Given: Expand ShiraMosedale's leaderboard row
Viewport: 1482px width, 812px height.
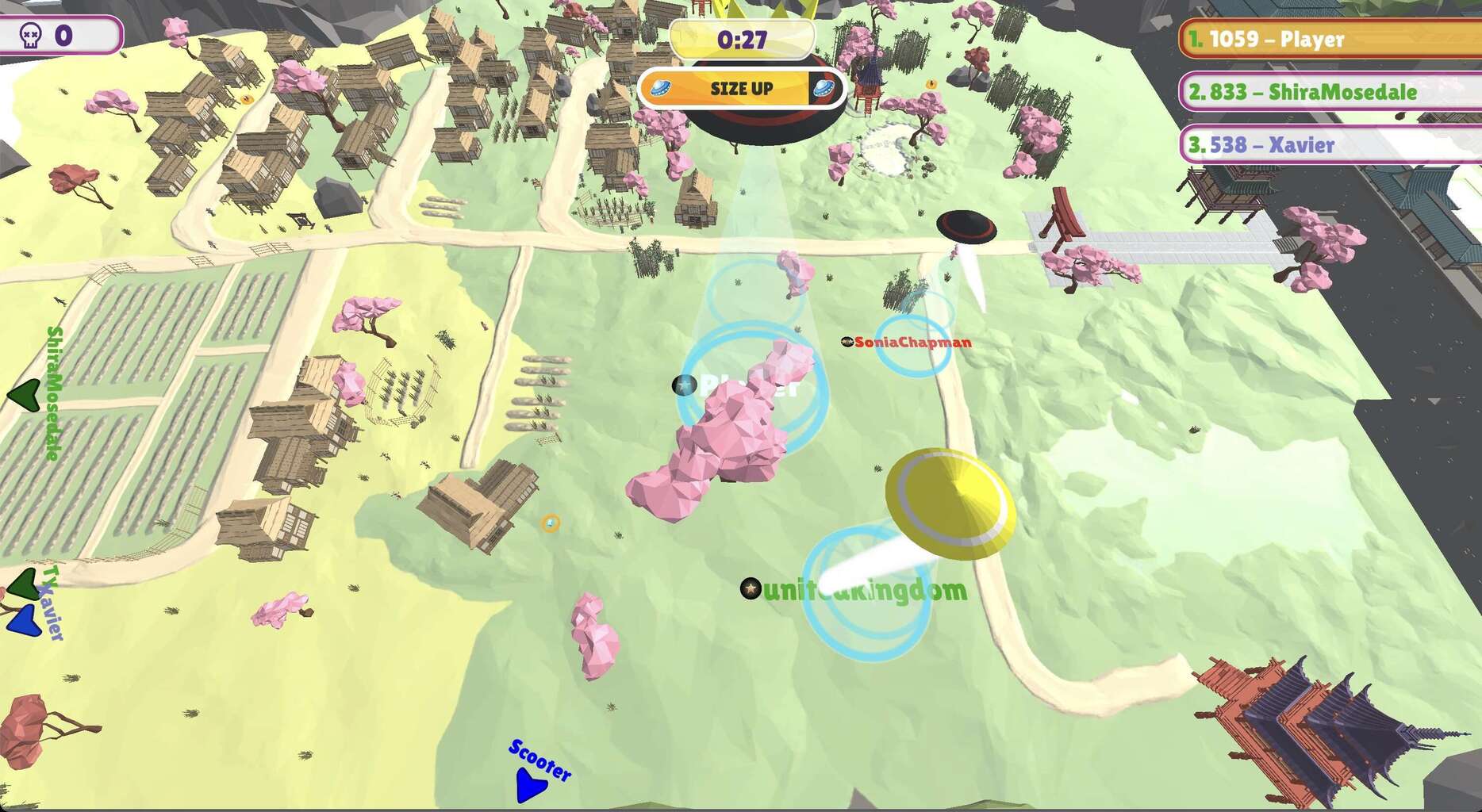Looking at the screenshot, I should point(1325,91).
